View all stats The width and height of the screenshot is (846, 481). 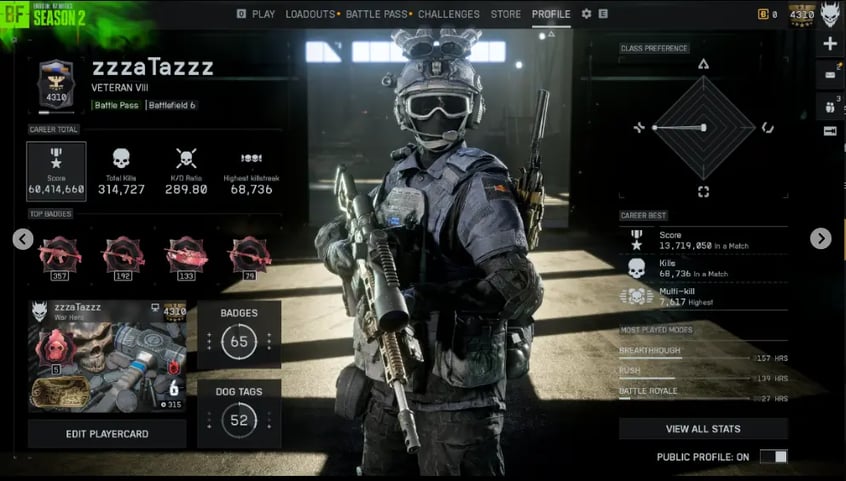[703, 429]
